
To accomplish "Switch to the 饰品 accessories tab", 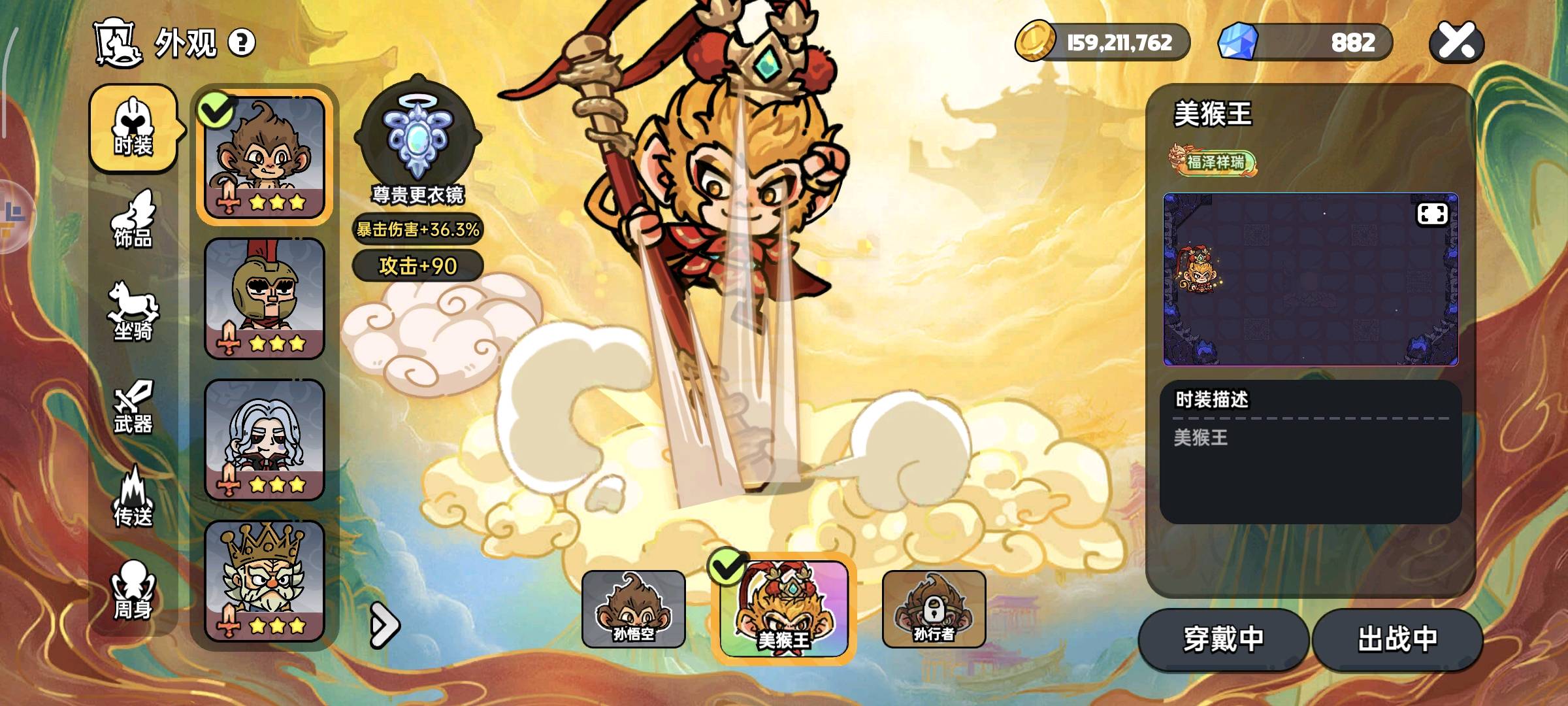I will [133, 220].
